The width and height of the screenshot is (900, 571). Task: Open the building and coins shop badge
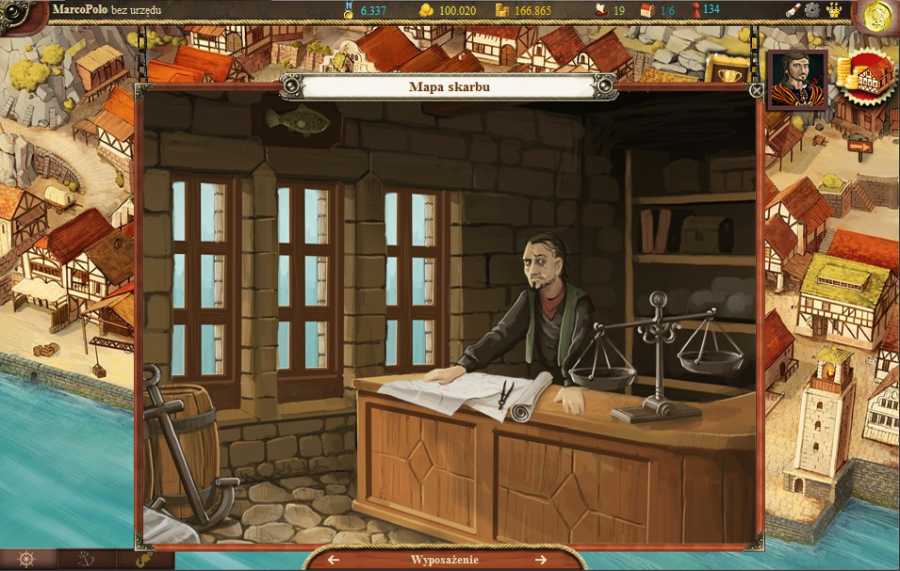click(864, 78)
